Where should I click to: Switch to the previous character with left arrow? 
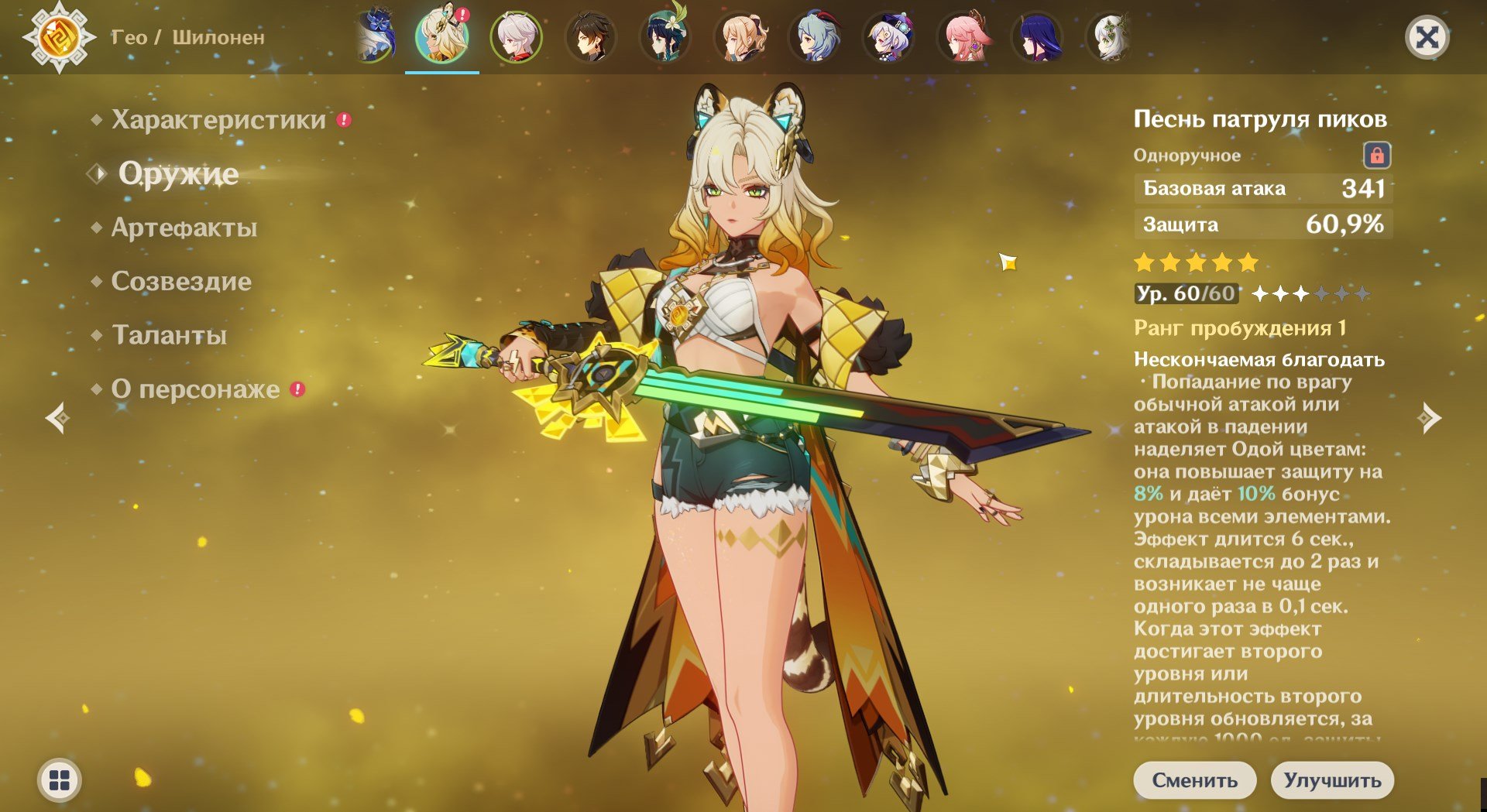point(58,418)
